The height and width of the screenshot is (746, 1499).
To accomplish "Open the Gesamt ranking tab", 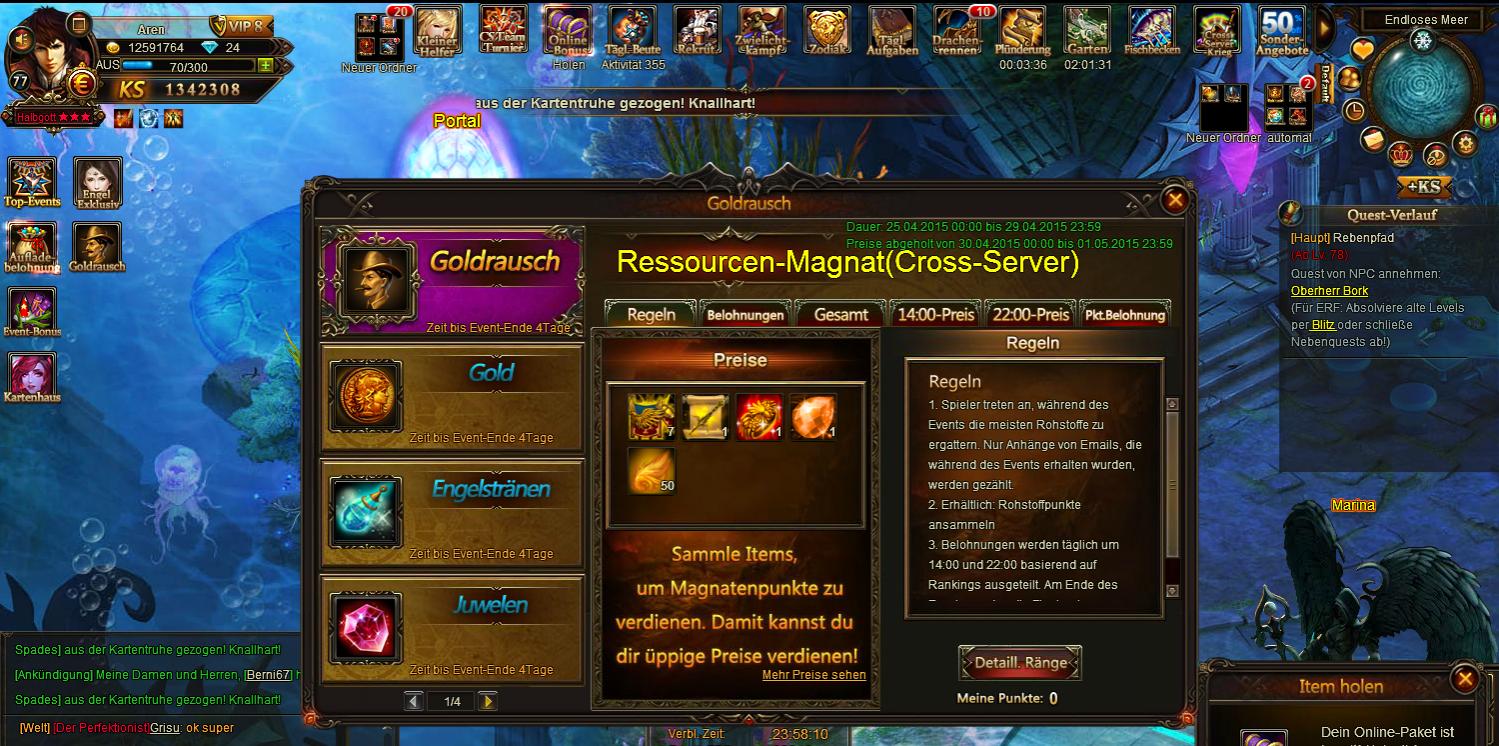I will tap(840, 314).
